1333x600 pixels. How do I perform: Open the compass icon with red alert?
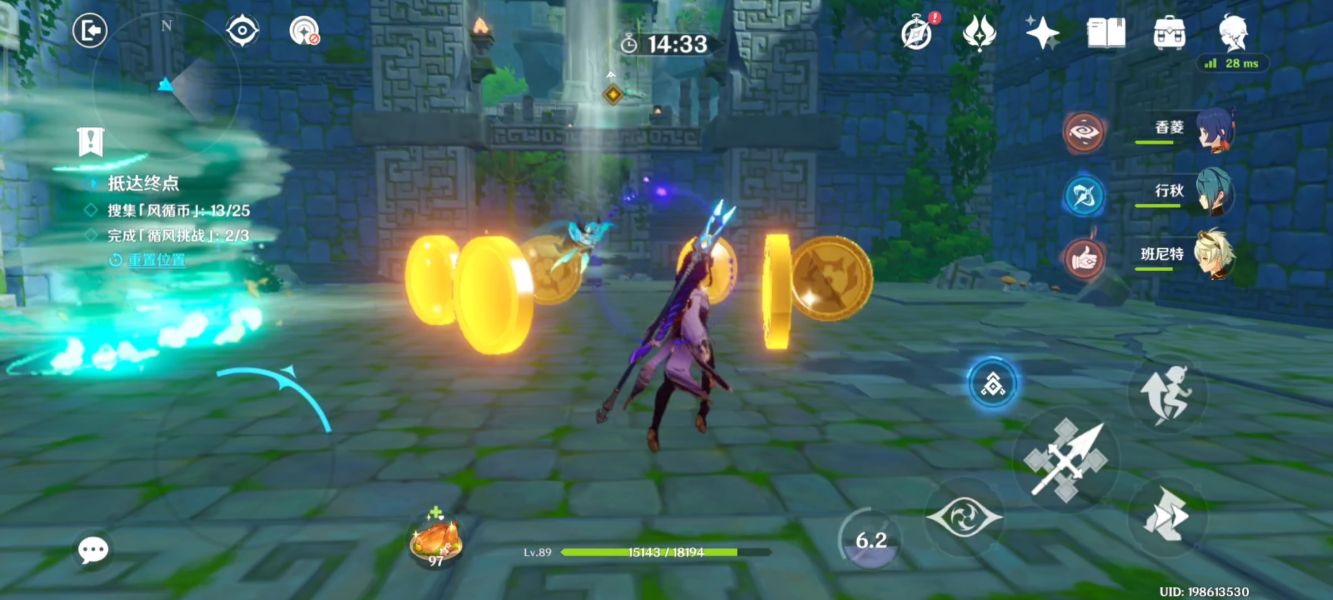pos(917,32)
